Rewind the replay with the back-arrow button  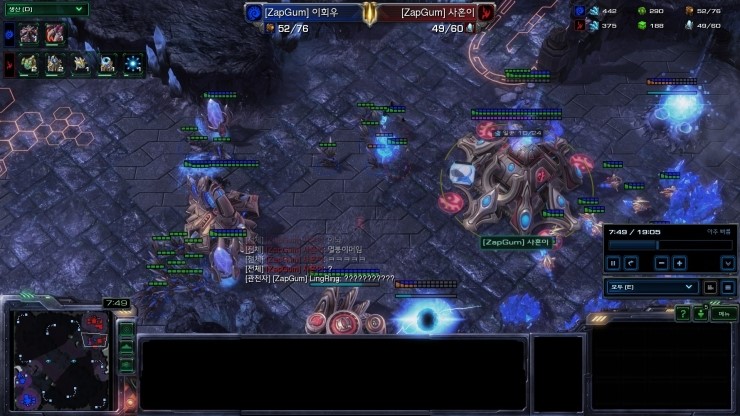tap(631, 263)
